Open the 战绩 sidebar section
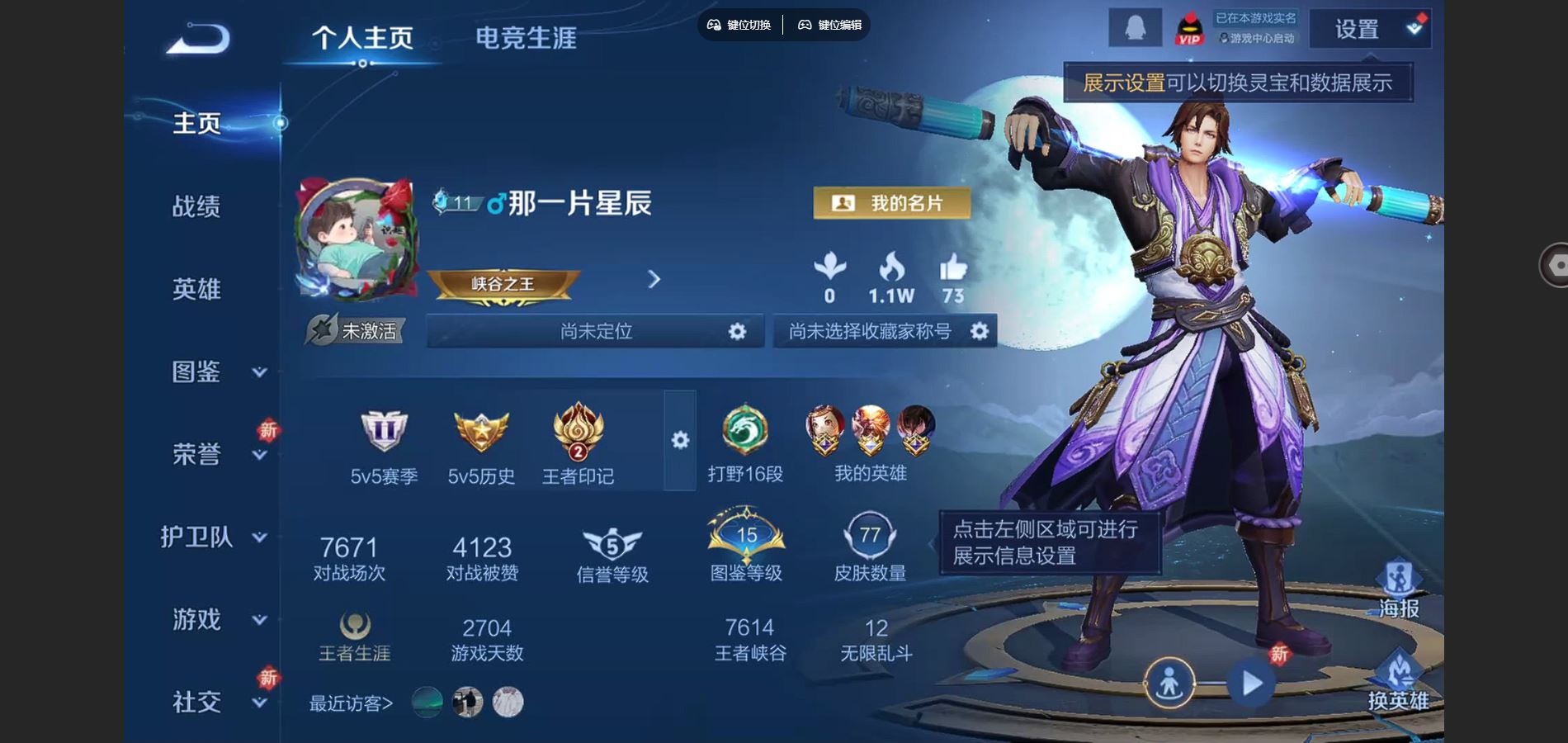This screenshot has width=1568, height=743. (x=196, y=206)
